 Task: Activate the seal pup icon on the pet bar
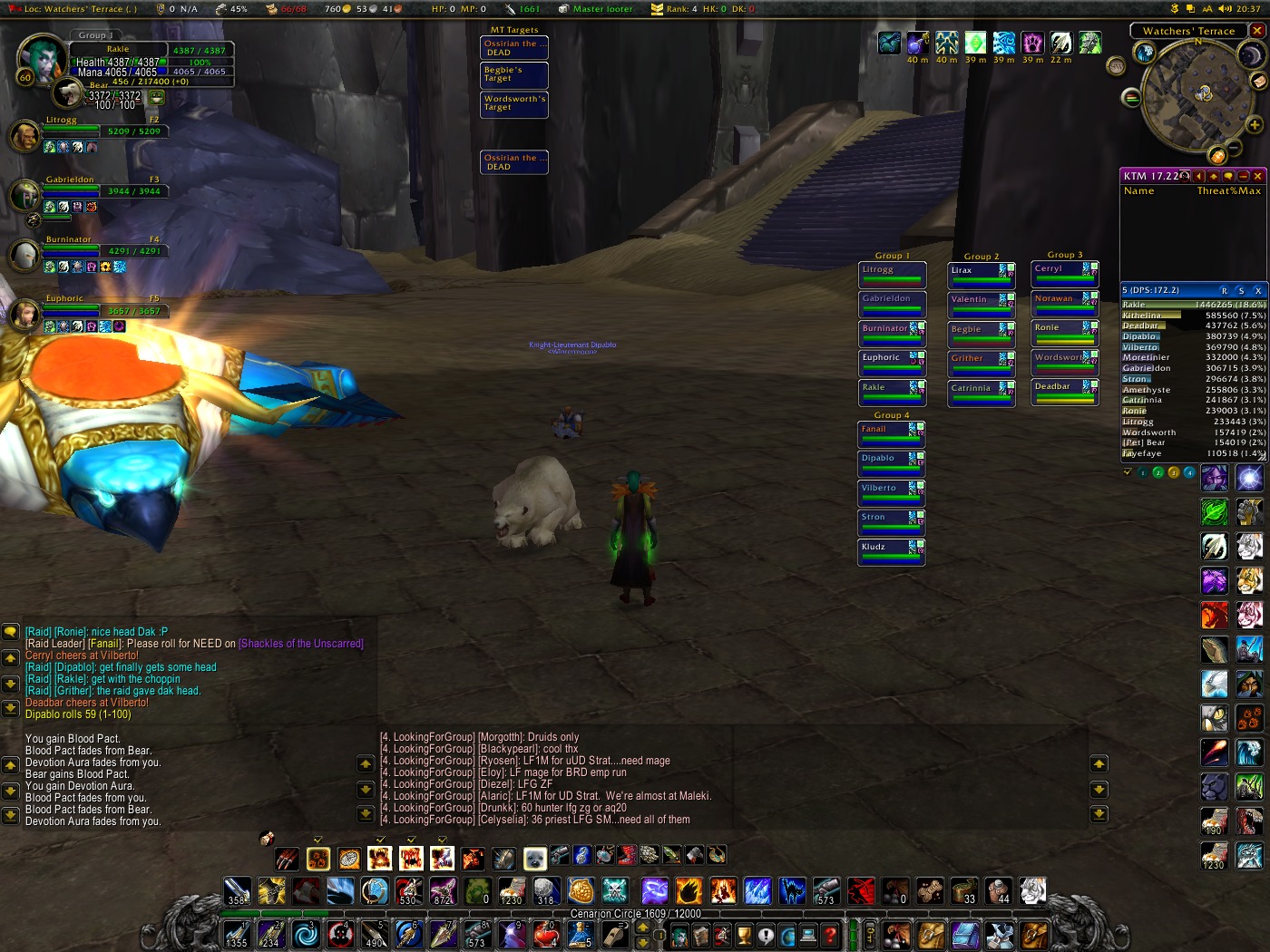[534, 857]
